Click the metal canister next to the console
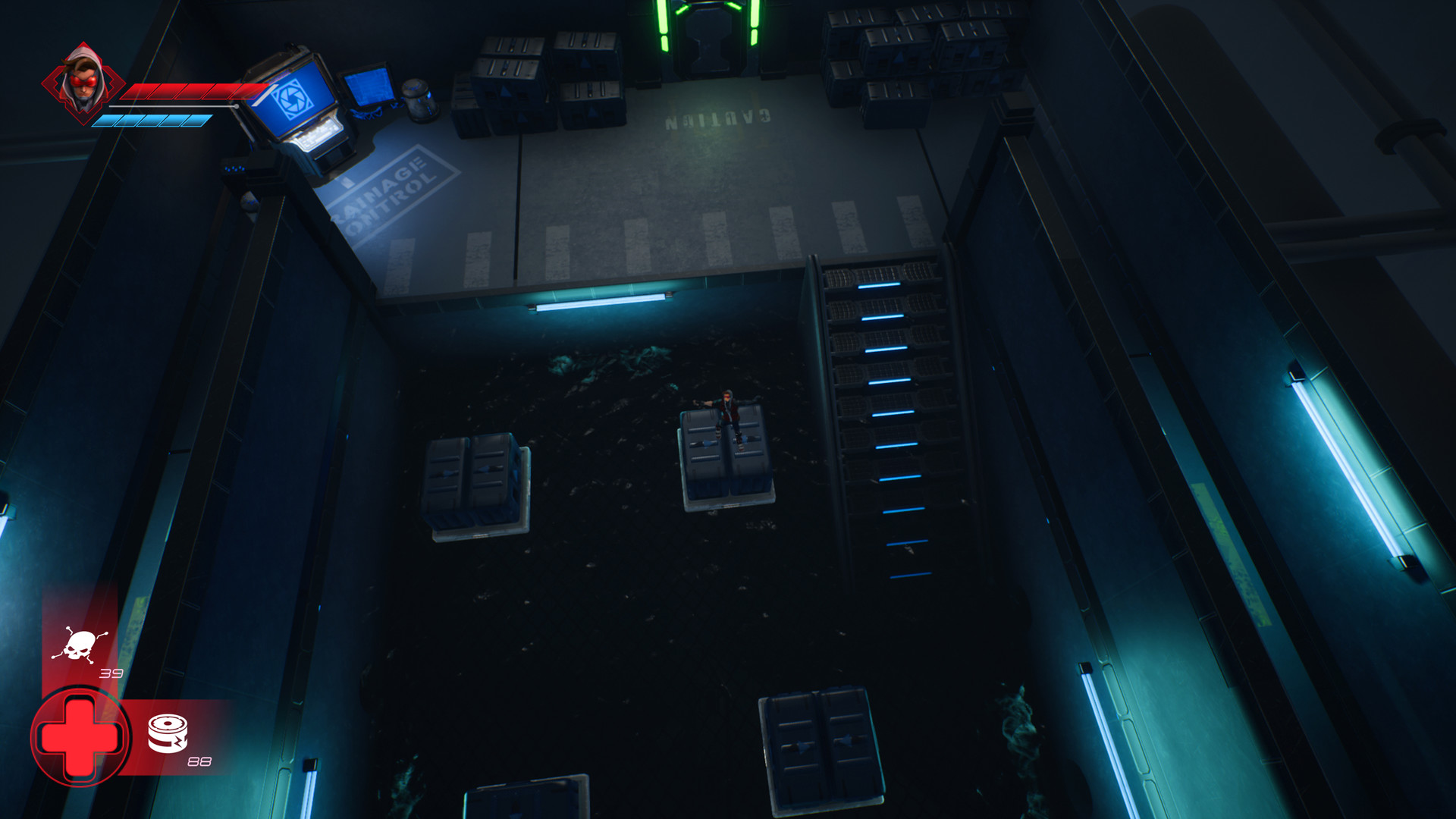The width and height of the screenshot is (1456, 819). pyautogui.click(x=418, y=99)
